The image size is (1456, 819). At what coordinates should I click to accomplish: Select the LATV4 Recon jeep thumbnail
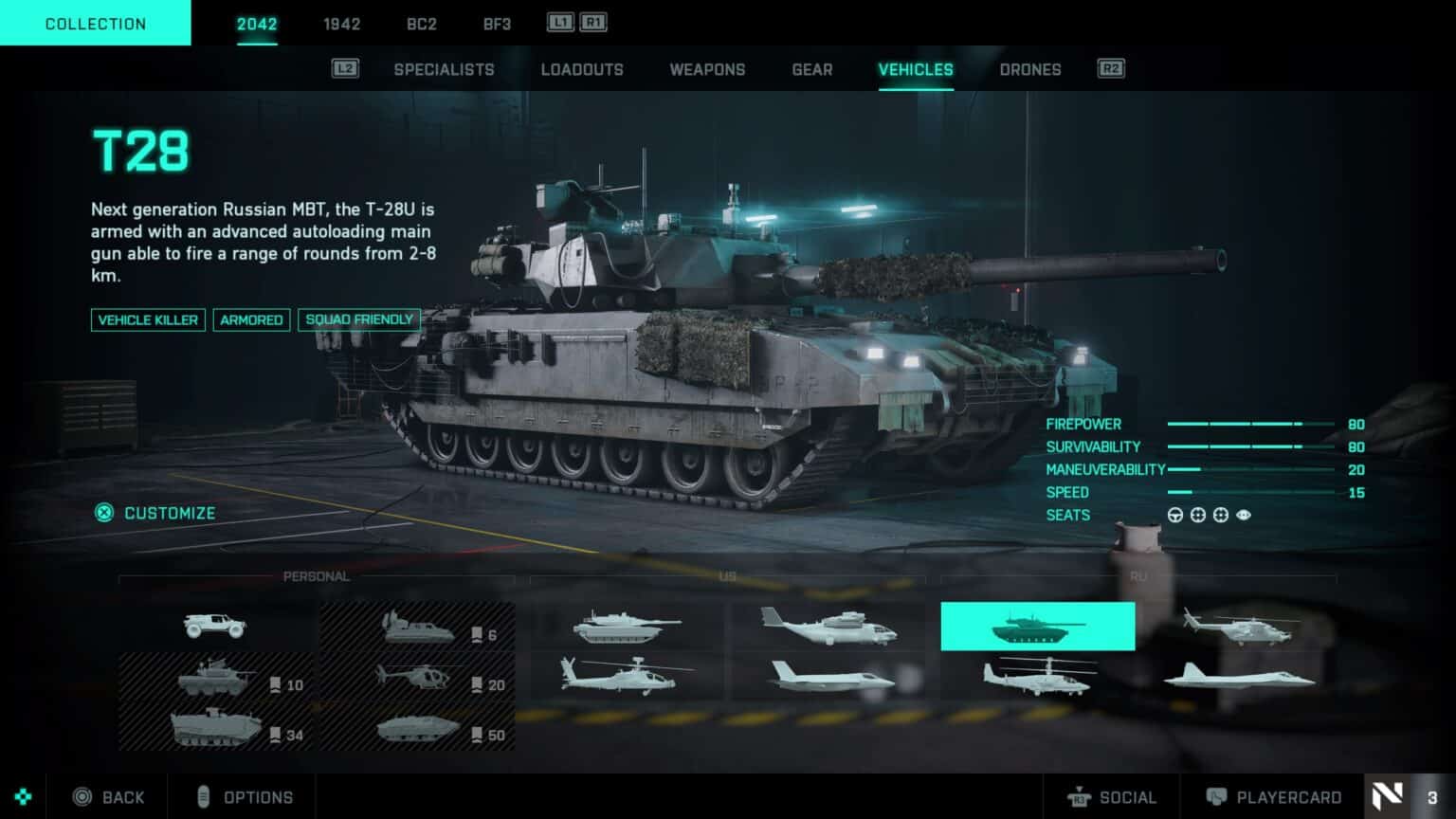pyautogui.click(x=214, y=626)
